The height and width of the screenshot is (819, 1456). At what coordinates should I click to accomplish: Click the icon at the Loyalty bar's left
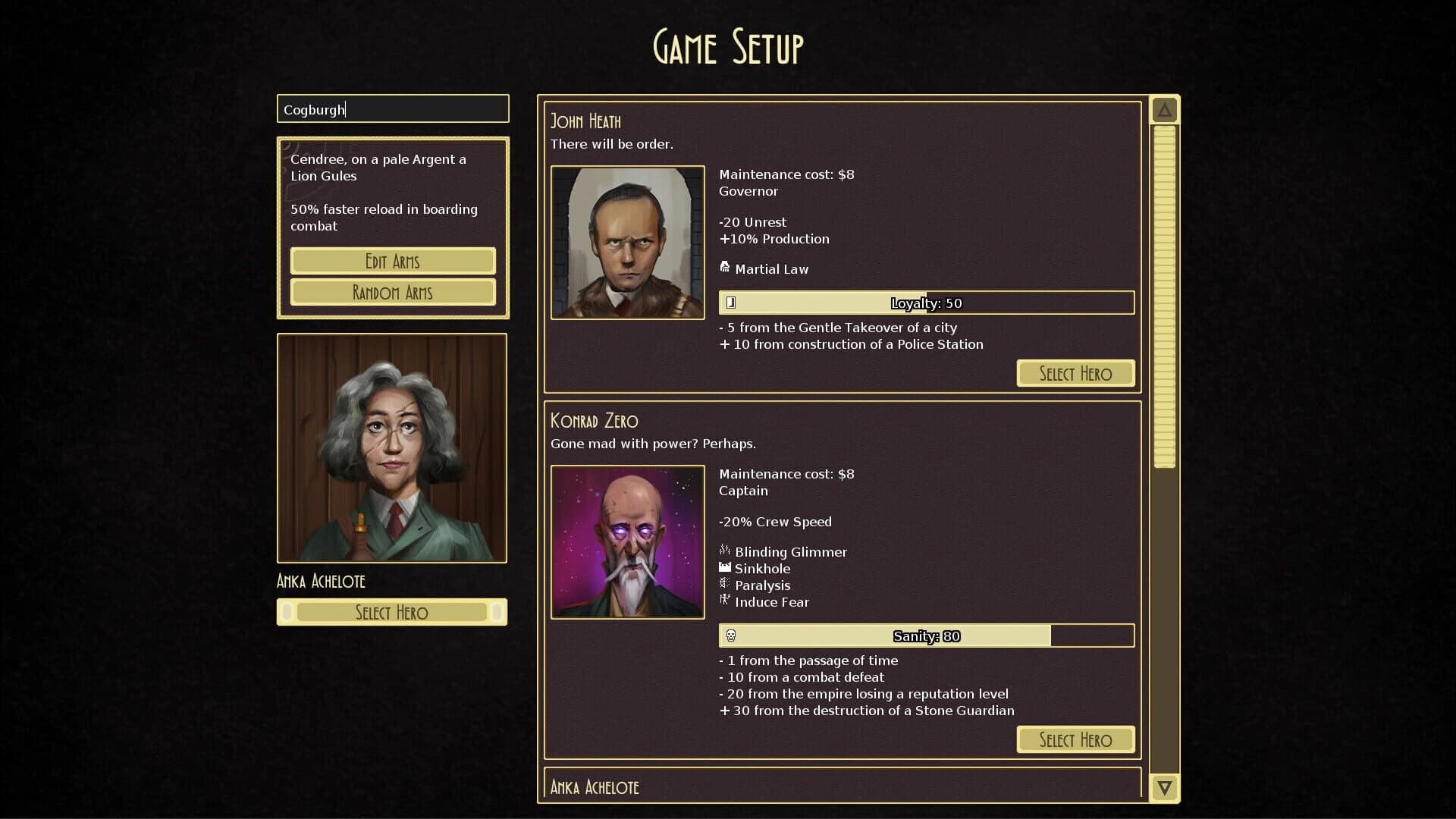(730, 302)
